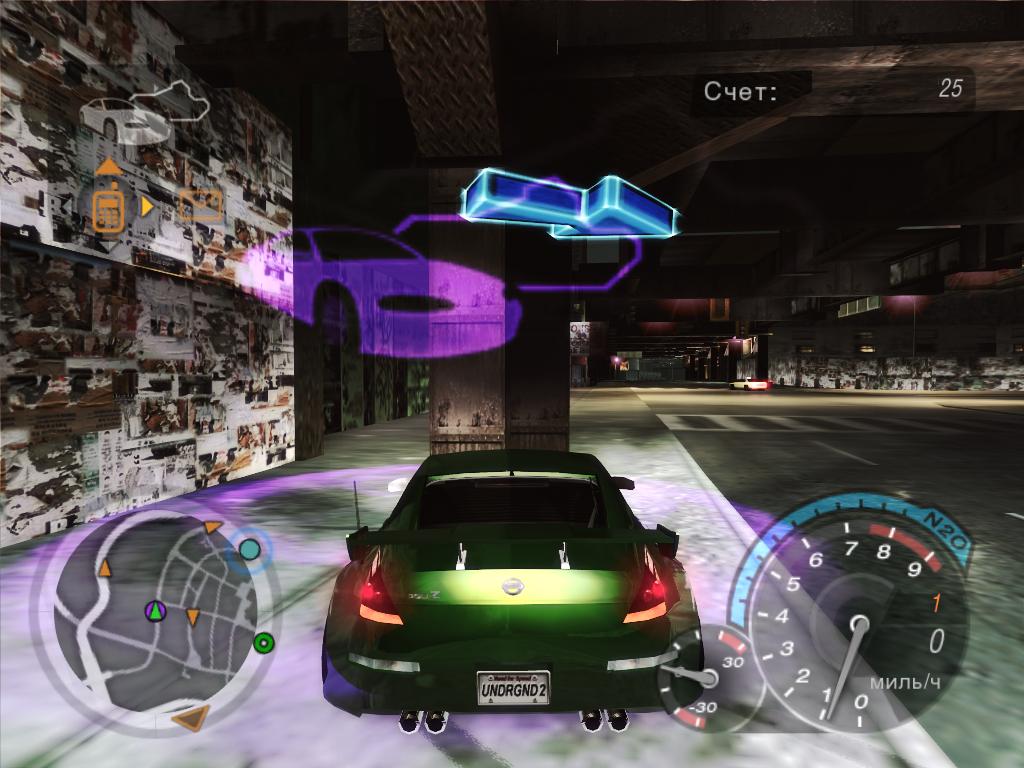This screenshot has width=1024, height=768.
Task: Open the orange PDA phone icon
Action: pos(108,207)
